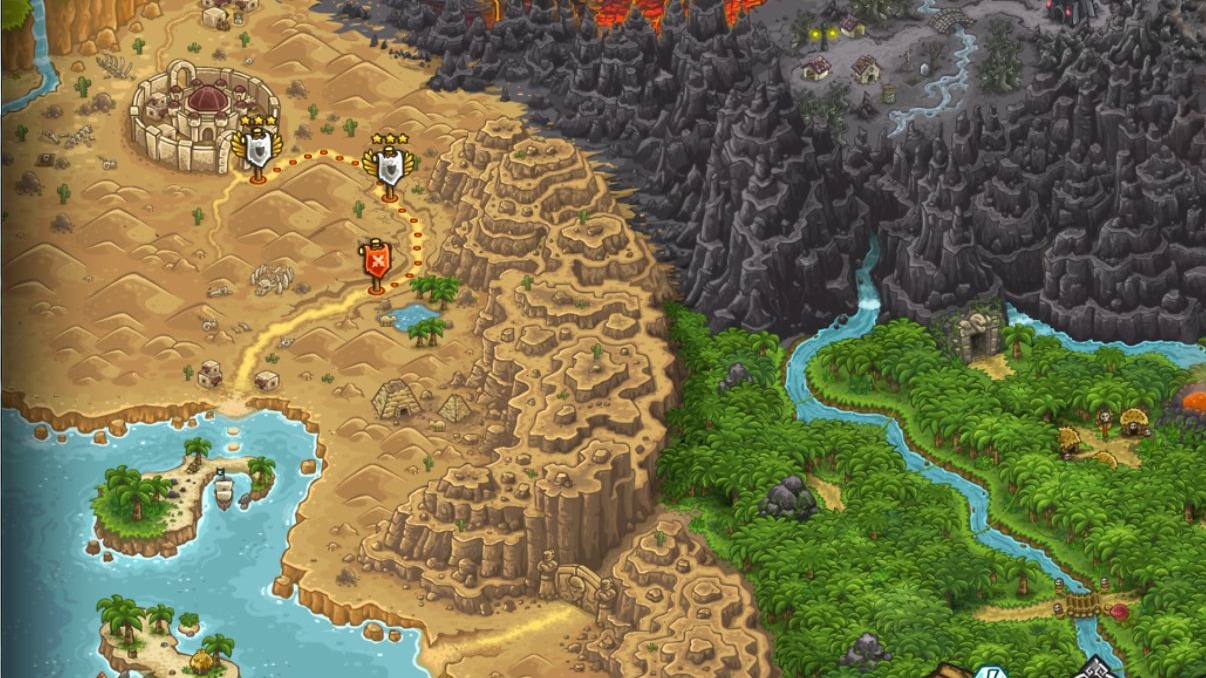
Task: Select the red crossed-swords level flag
Action: tap(376, 263)
